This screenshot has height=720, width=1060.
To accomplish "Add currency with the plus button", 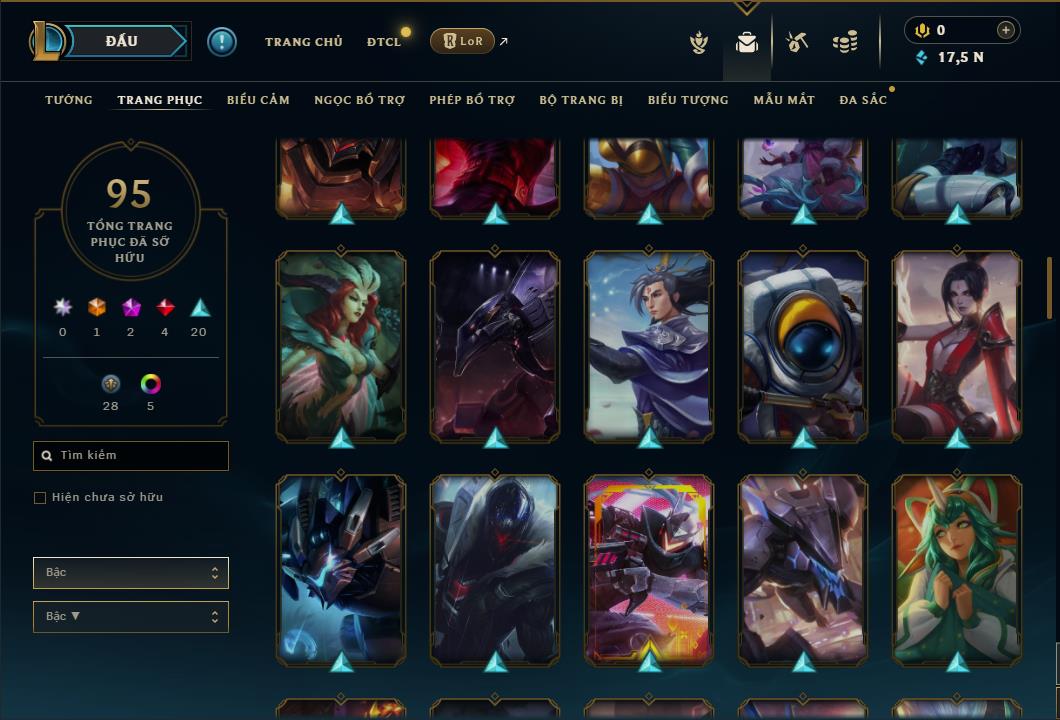I will coord(1006,30).
